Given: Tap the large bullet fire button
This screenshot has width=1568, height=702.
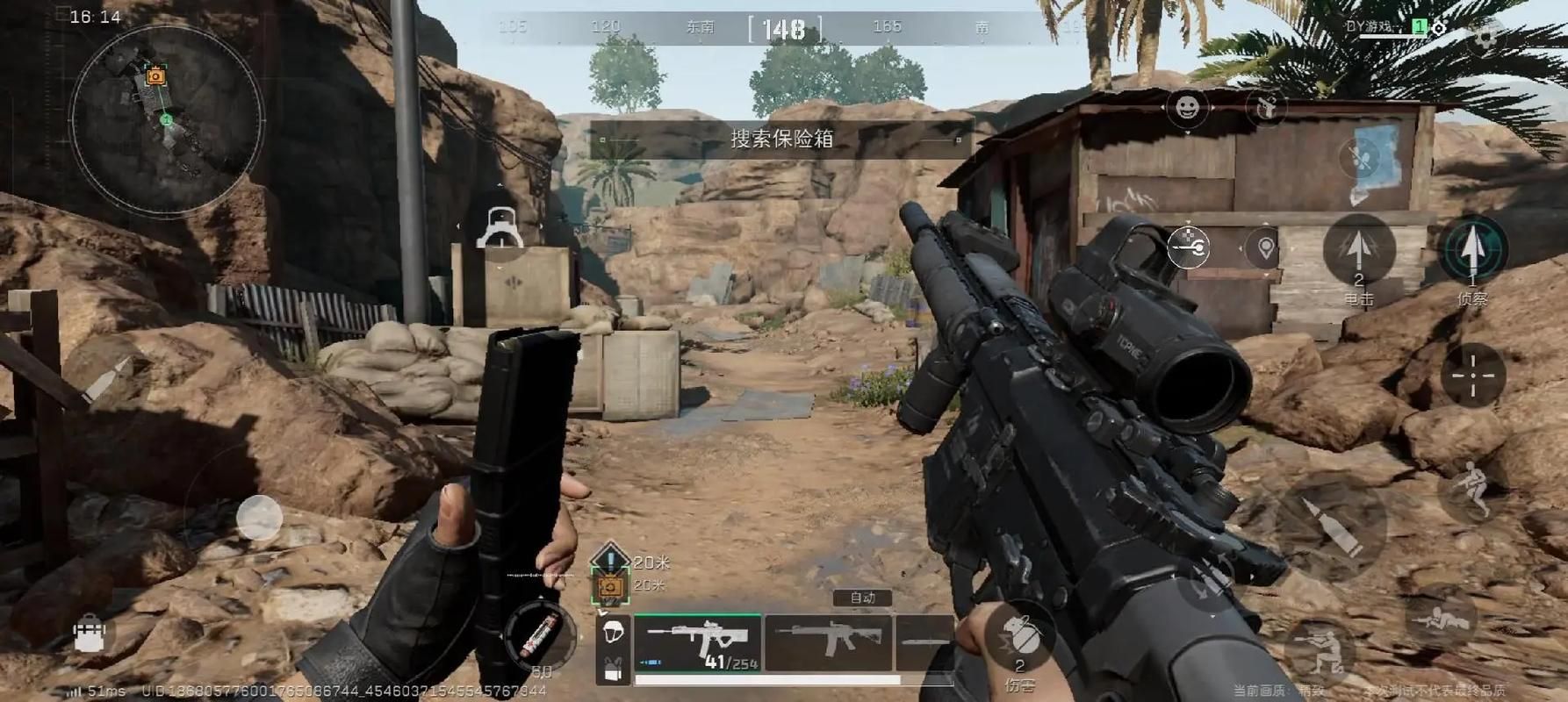Looking at the screenshot, I should click(1330, 526).
